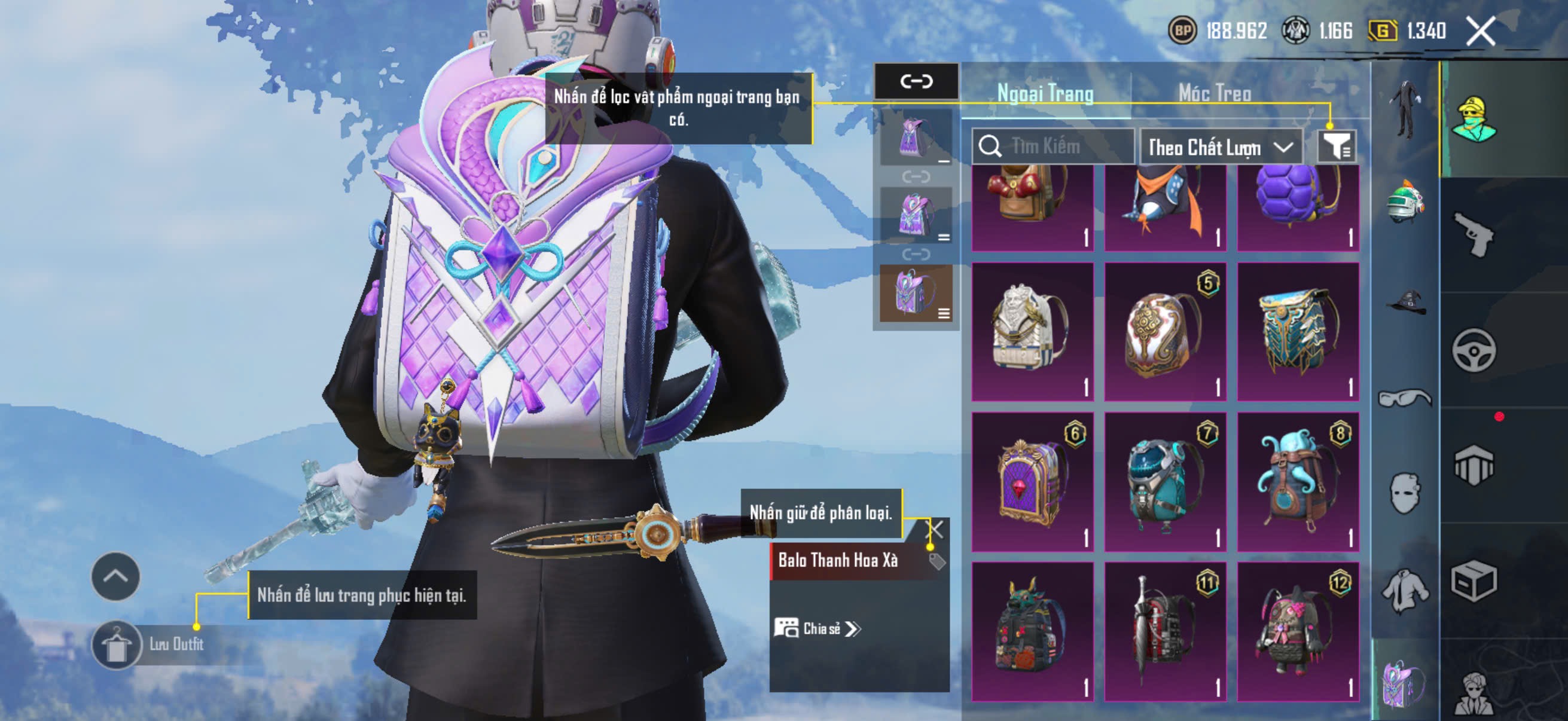1568x721 pixels.
Task: Open the pistol weapon skins category
Action: [1474, 234]
